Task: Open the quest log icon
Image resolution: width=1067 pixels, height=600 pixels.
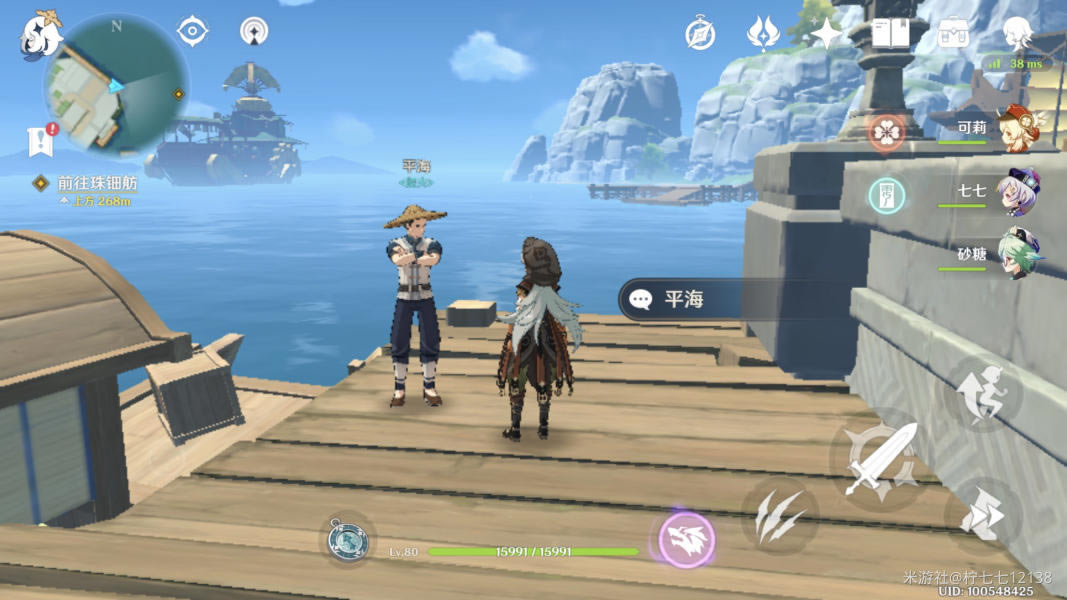Action: 41,141
